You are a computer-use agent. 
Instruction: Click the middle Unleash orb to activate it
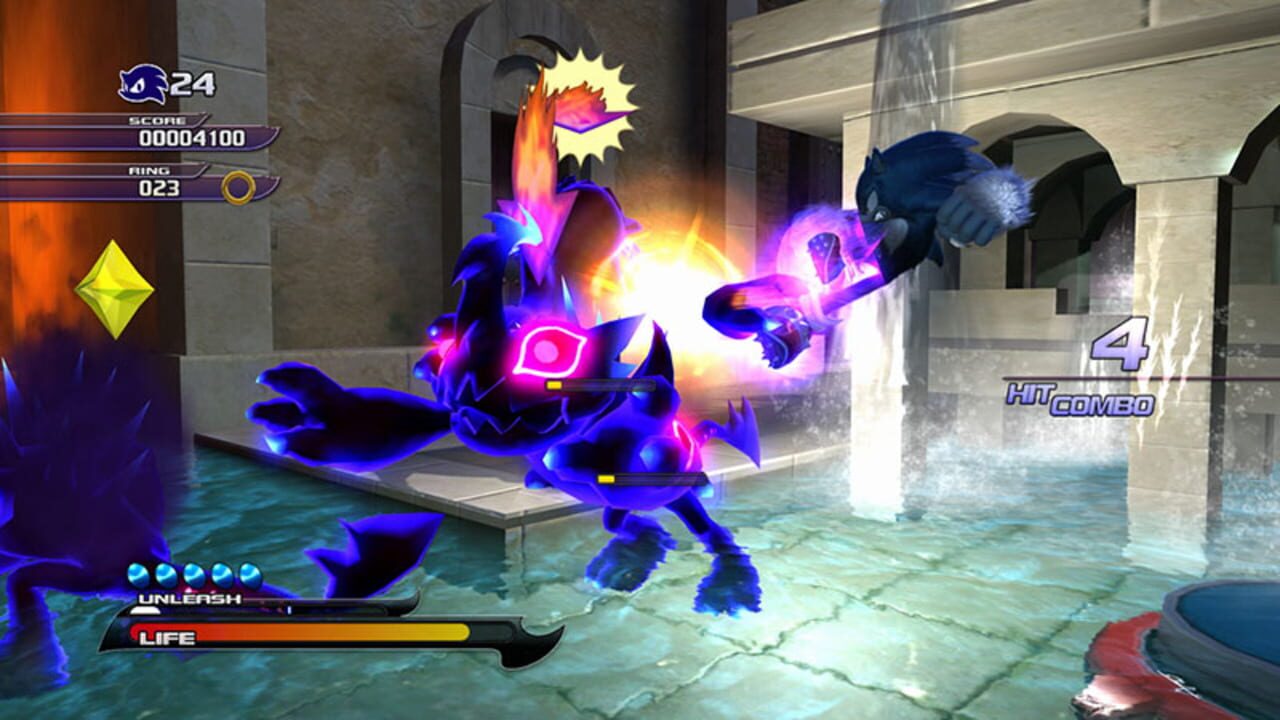[192, 573]
